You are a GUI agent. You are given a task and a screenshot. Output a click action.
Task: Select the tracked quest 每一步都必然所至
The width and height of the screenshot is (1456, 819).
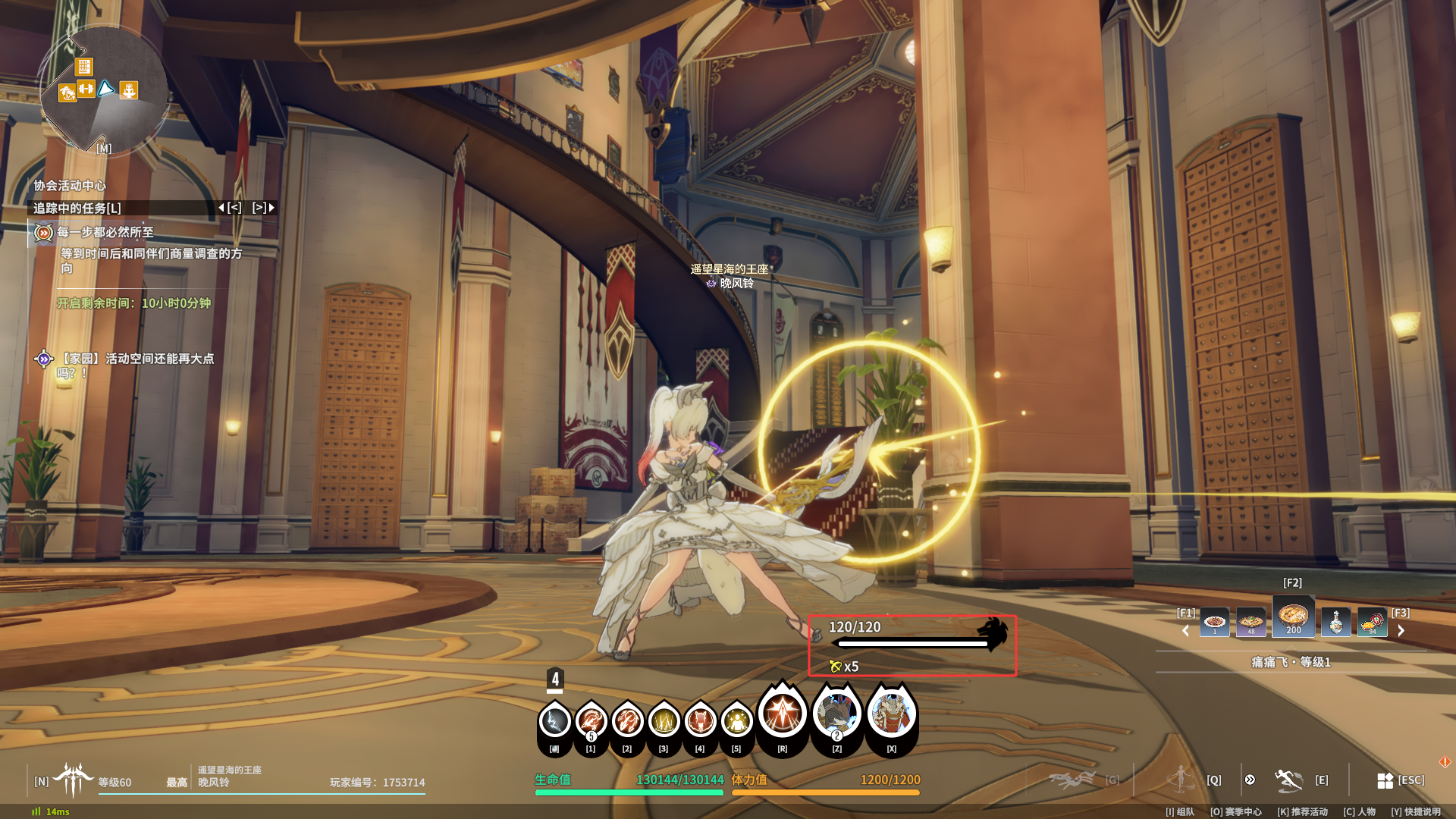point(105,232)
